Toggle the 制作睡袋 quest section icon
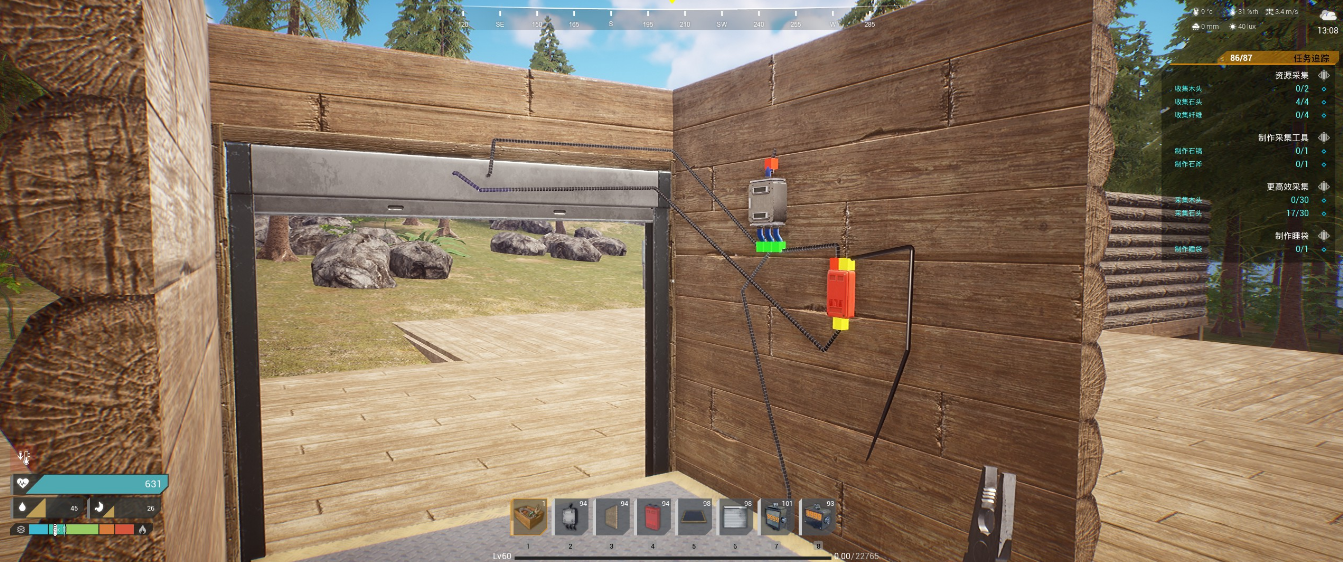Viewport: 1343px width, 562px height. pos(1325,235)
